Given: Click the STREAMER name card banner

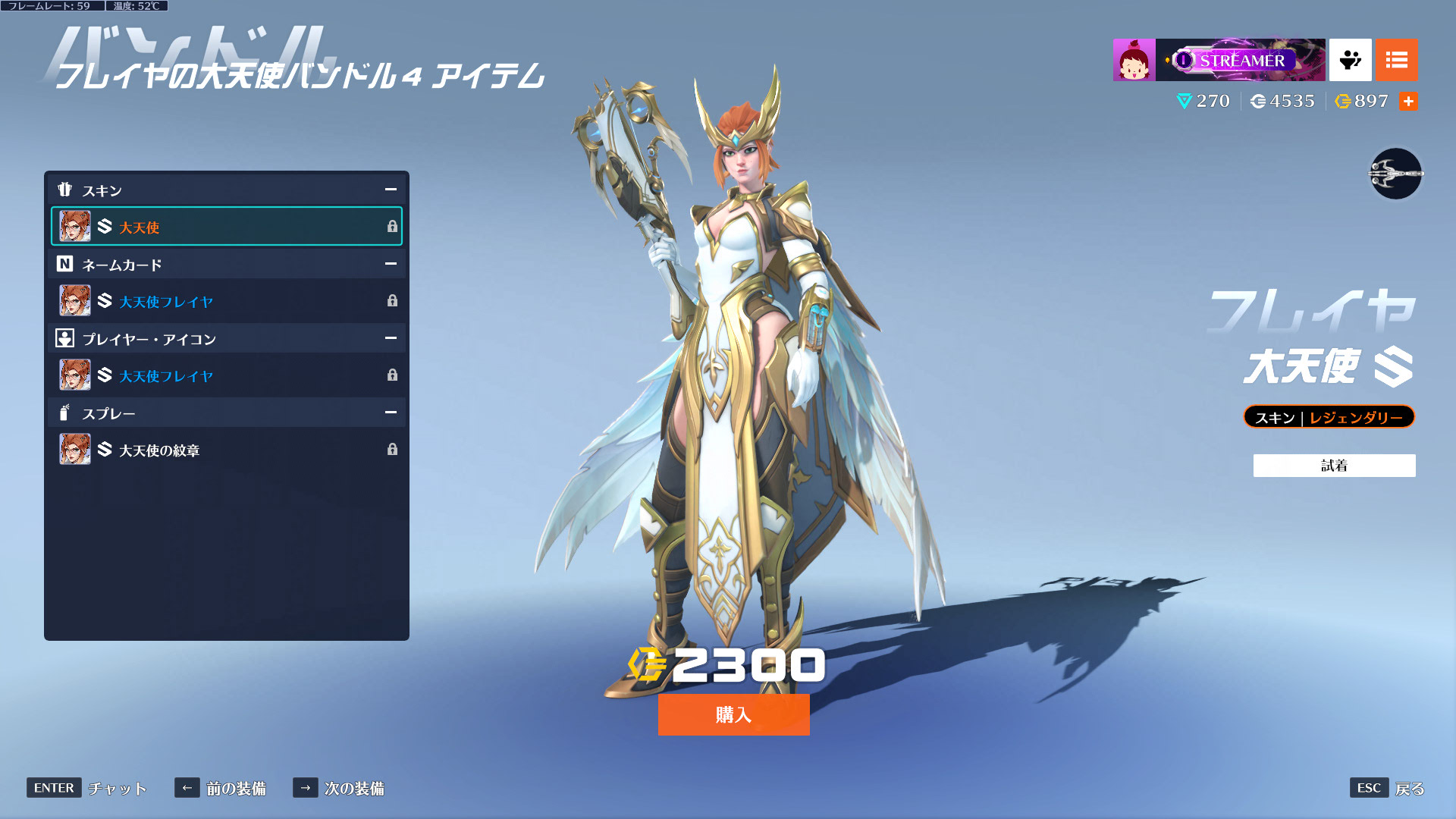Looking at the screenshot, I should [x=1240, y=60].
